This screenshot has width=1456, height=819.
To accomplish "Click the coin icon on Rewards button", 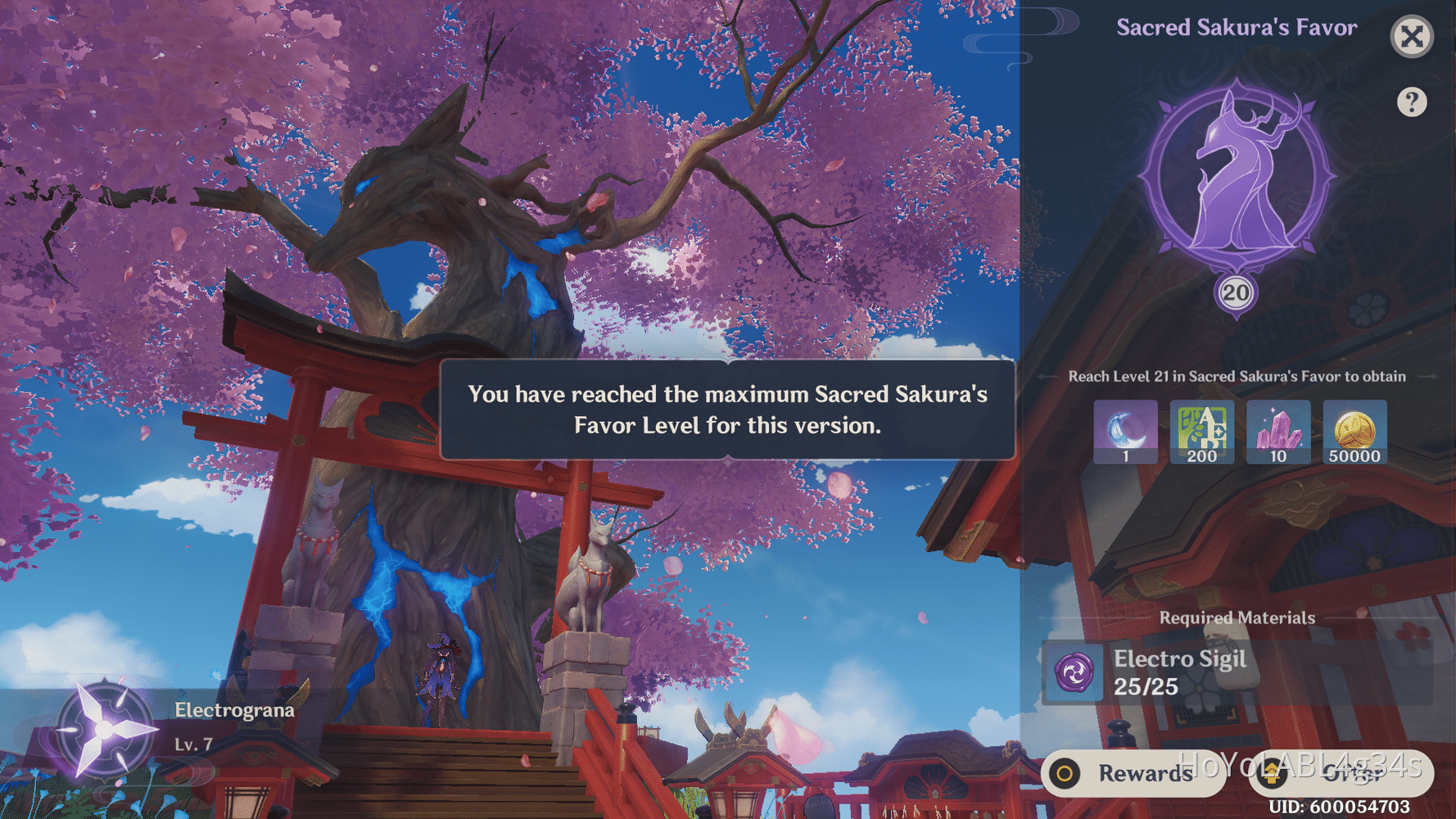I will [x=1066, y=774].
